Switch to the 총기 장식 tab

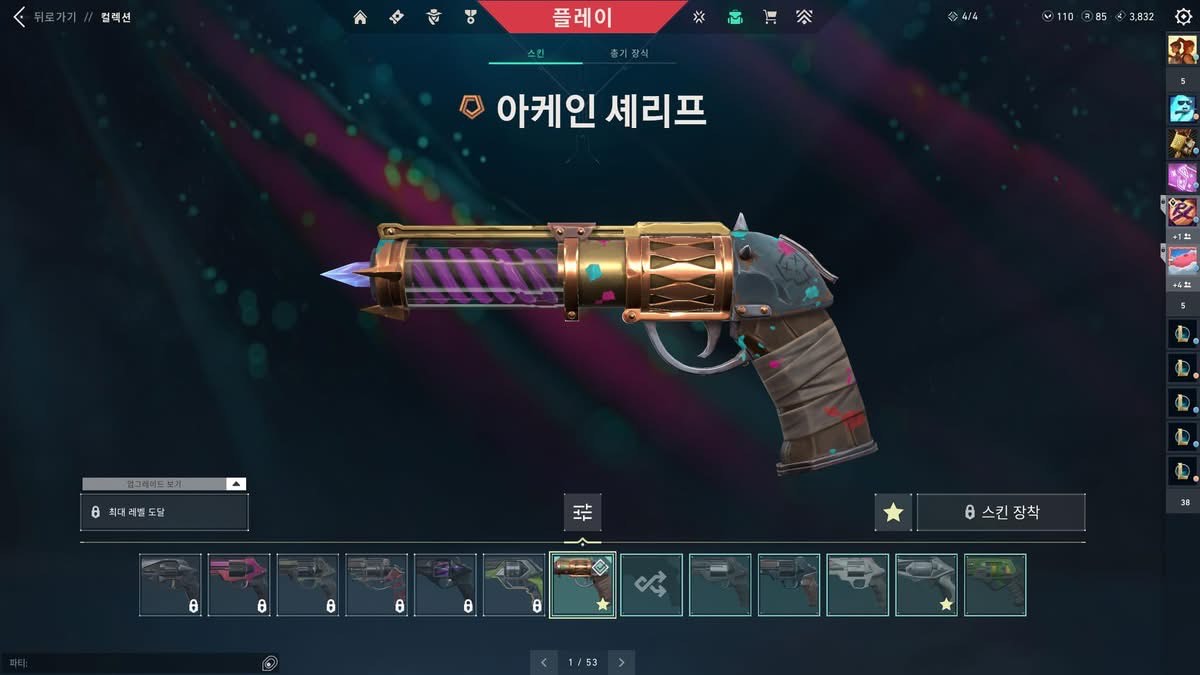tap(629, 53)
